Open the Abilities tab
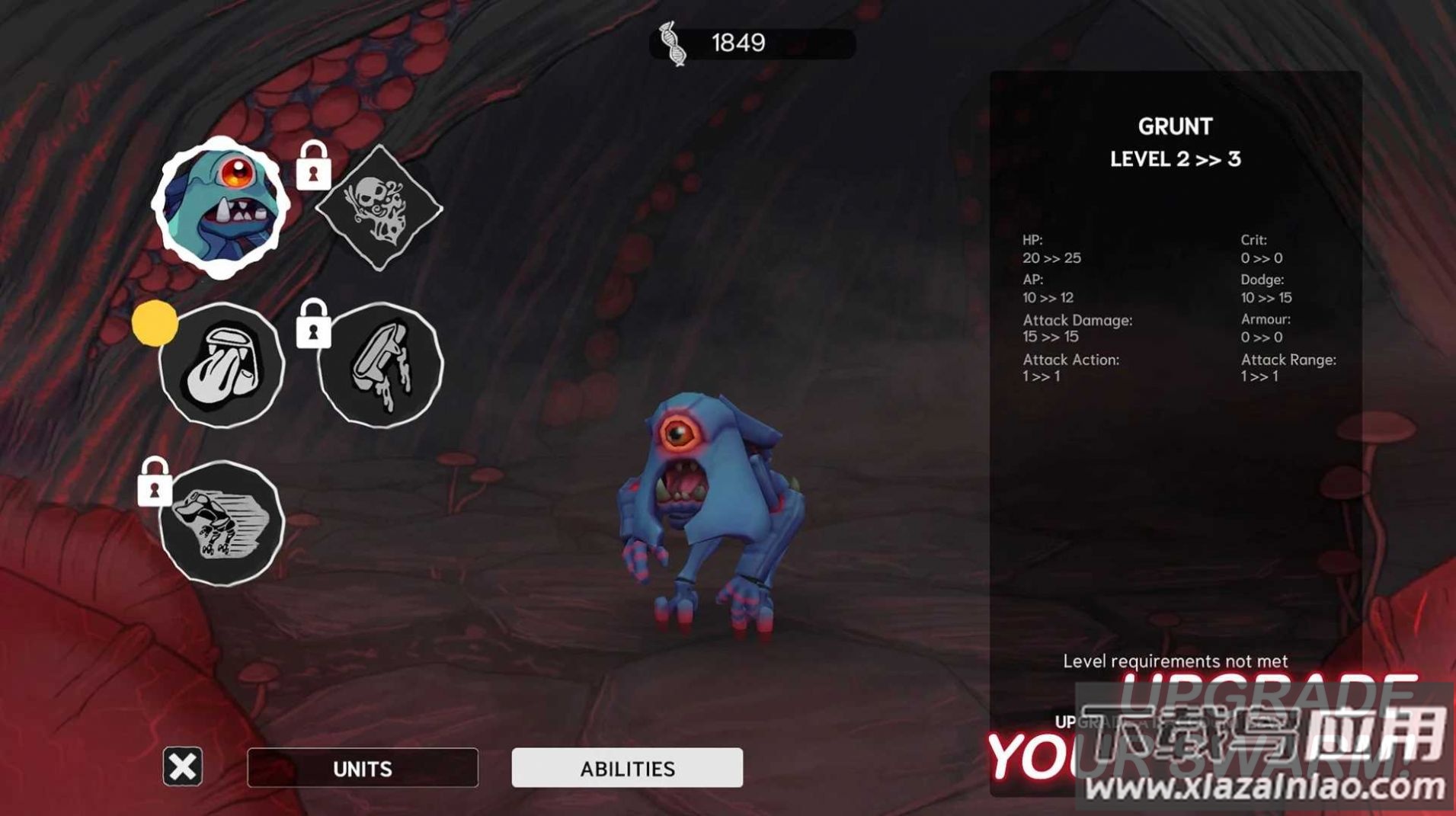Image resolution: width=1456 pixels, height=816 pixels. (x=627, y=768)
